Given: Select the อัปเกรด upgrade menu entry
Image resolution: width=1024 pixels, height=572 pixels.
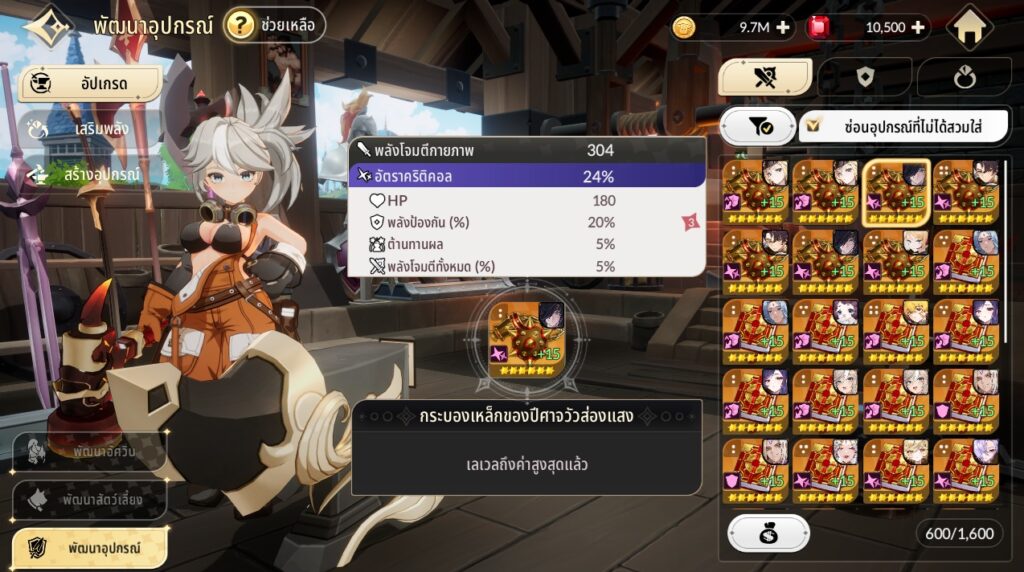Looking at the screenshot, I should click(x=90, y=84).
